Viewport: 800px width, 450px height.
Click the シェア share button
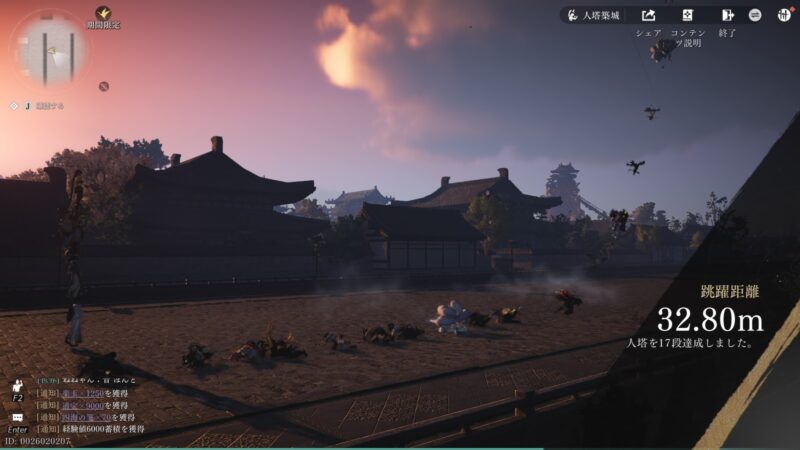[x=648, y=16]
